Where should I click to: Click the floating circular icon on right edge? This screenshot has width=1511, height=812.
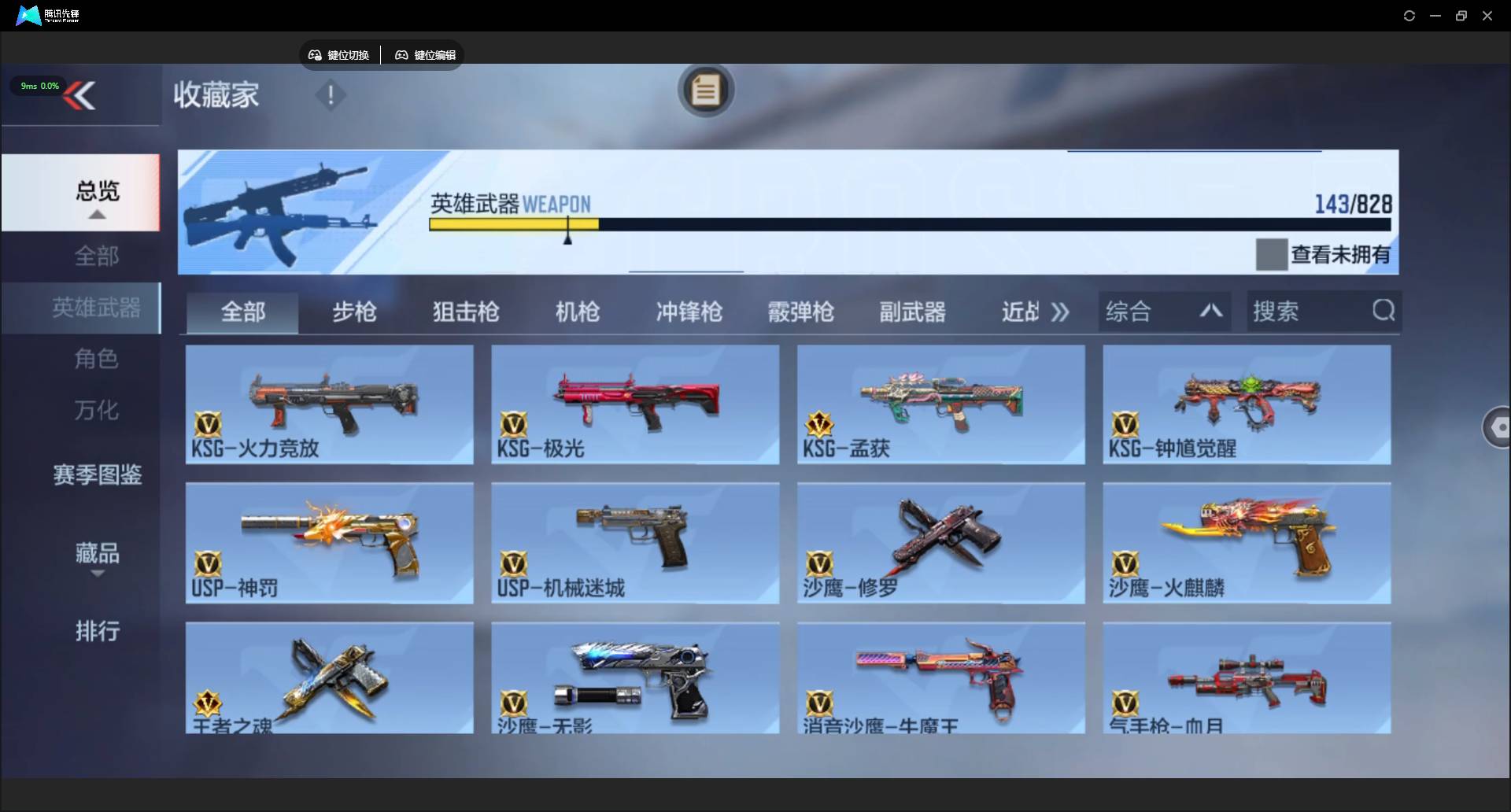coord(1499,427)
